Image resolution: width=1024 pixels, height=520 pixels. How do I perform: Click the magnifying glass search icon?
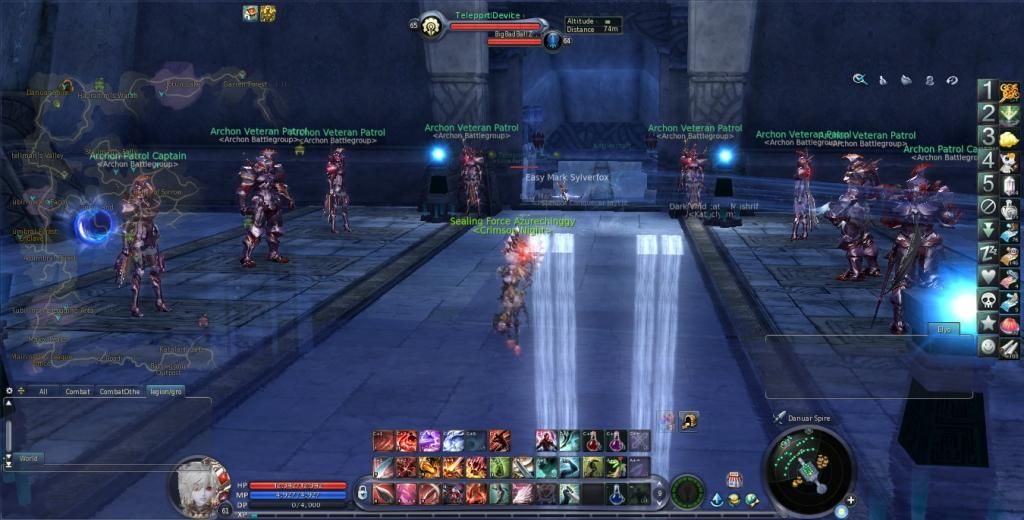[x=859, y=79]
